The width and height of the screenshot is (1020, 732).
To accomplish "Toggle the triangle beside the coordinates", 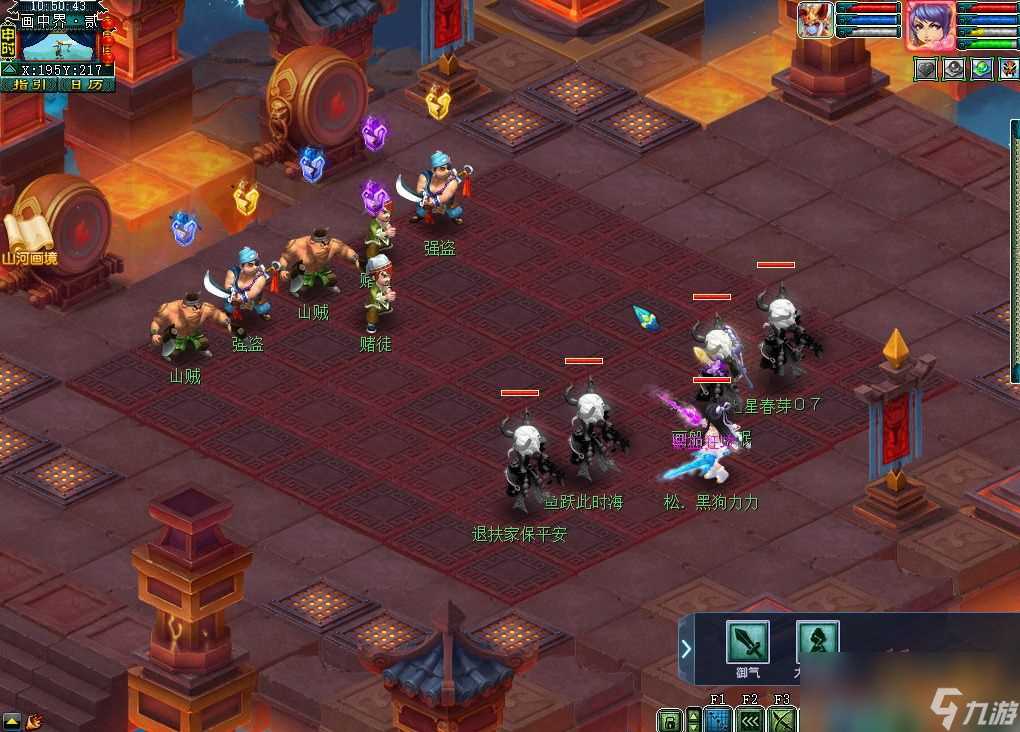I will (x=9, y=70).
